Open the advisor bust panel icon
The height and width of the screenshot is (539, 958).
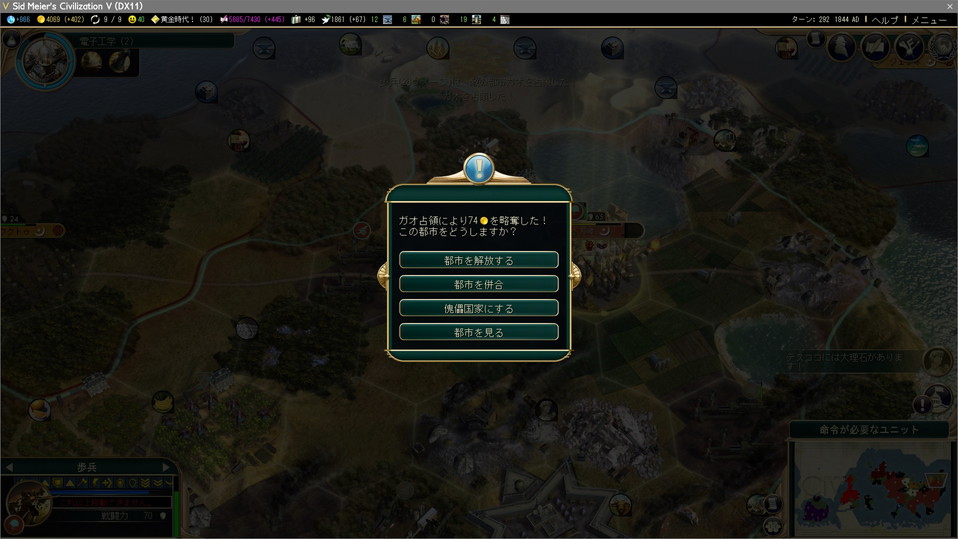point(842,46)
